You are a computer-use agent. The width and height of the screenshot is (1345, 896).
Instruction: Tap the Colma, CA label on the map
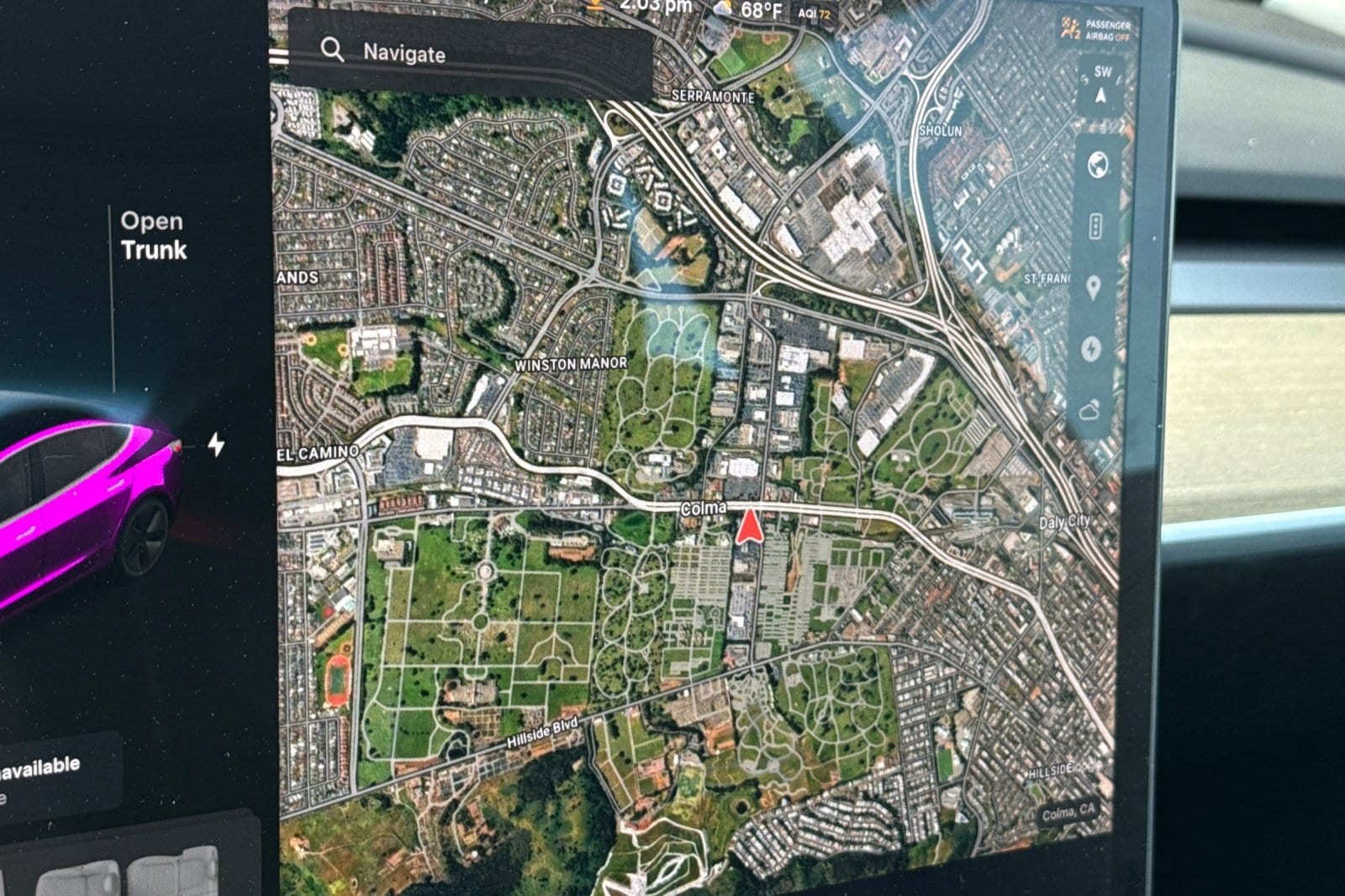(x=1069, y=813)
